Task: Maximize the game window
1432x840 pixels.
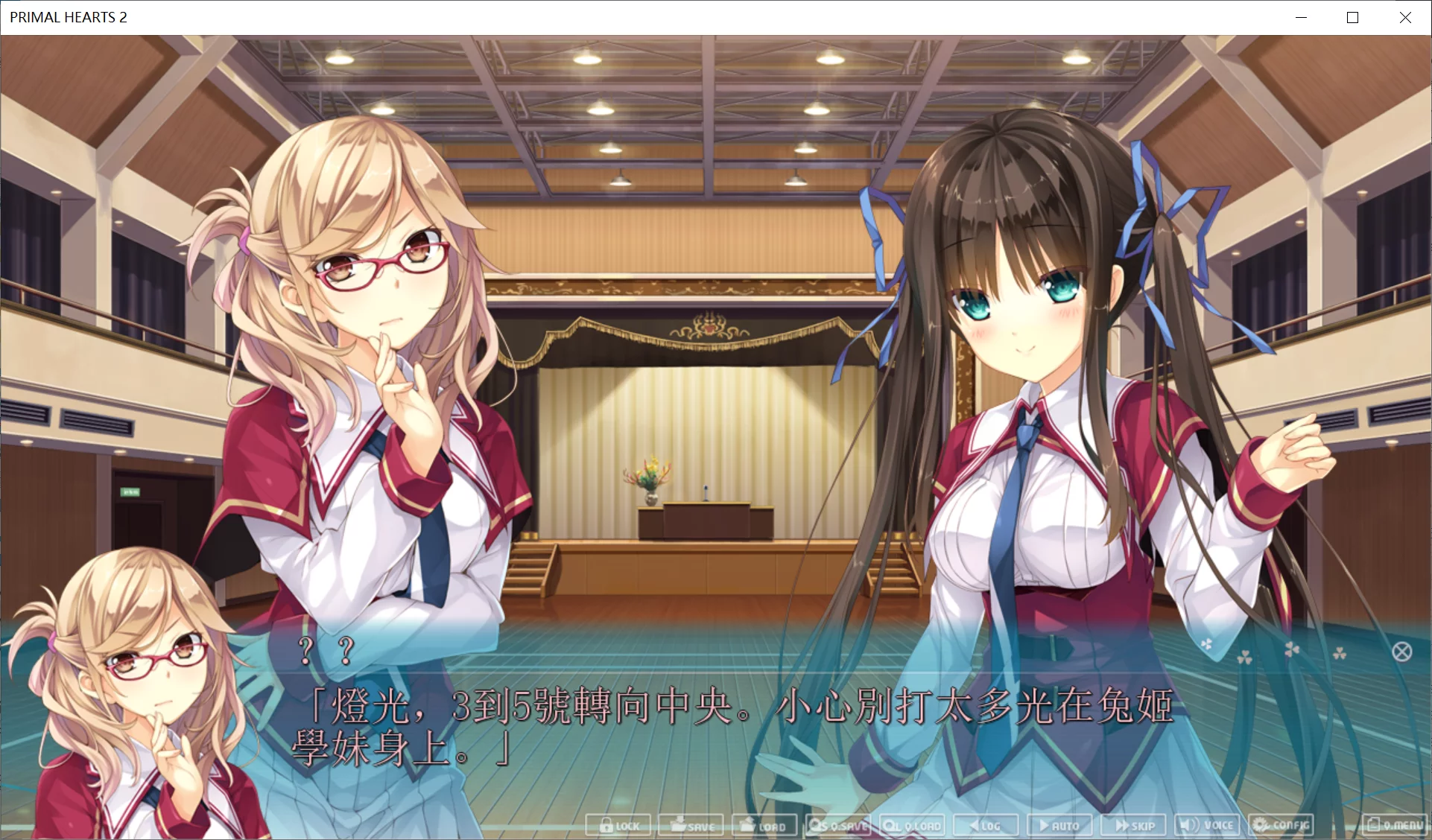Action: pyautogui.click(x=1352, y=16)
